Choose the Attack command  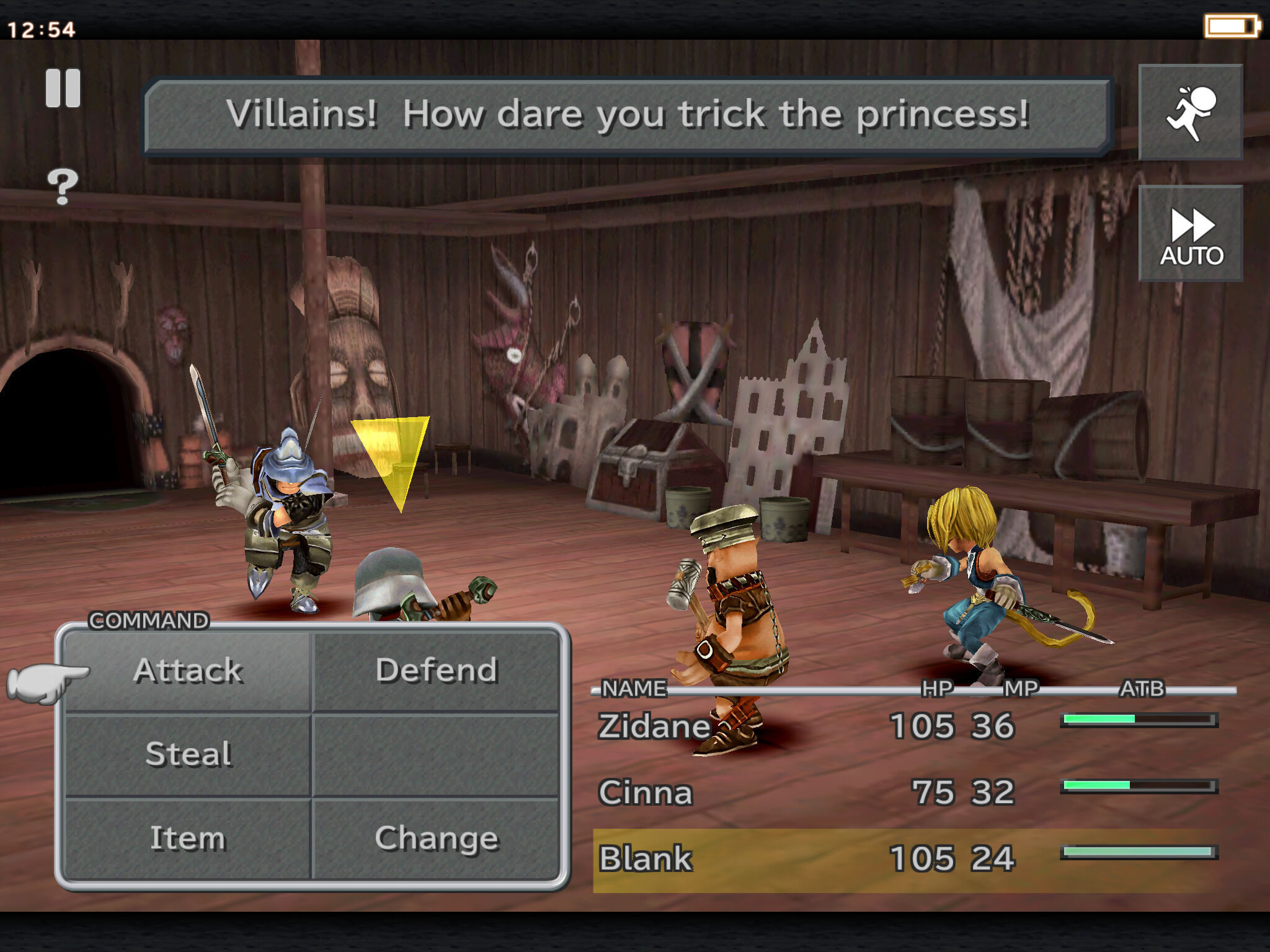point(188,671)
